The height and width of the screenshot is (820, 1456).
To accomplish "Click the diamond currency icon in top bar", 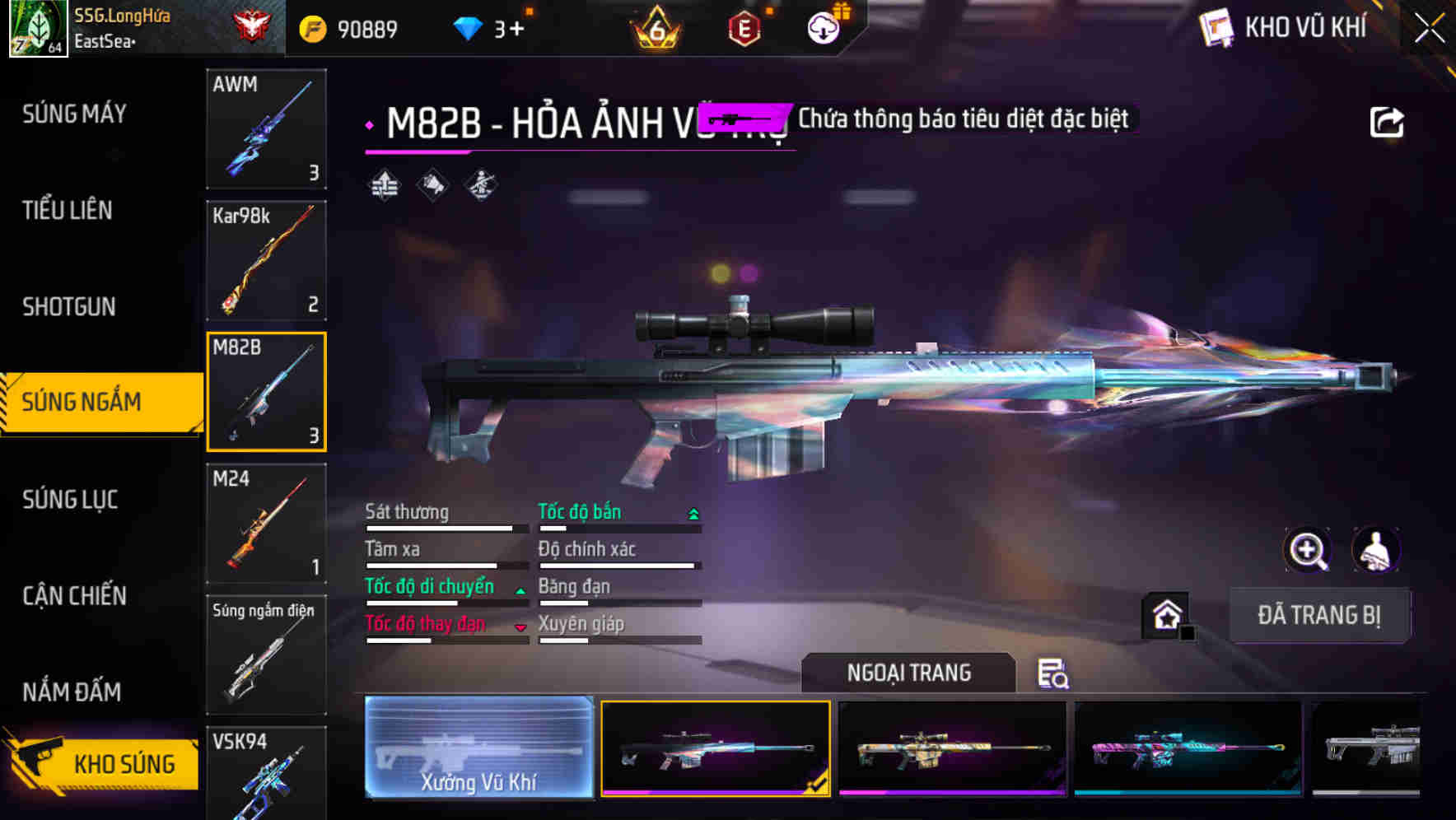I will (x=468, y=27).
